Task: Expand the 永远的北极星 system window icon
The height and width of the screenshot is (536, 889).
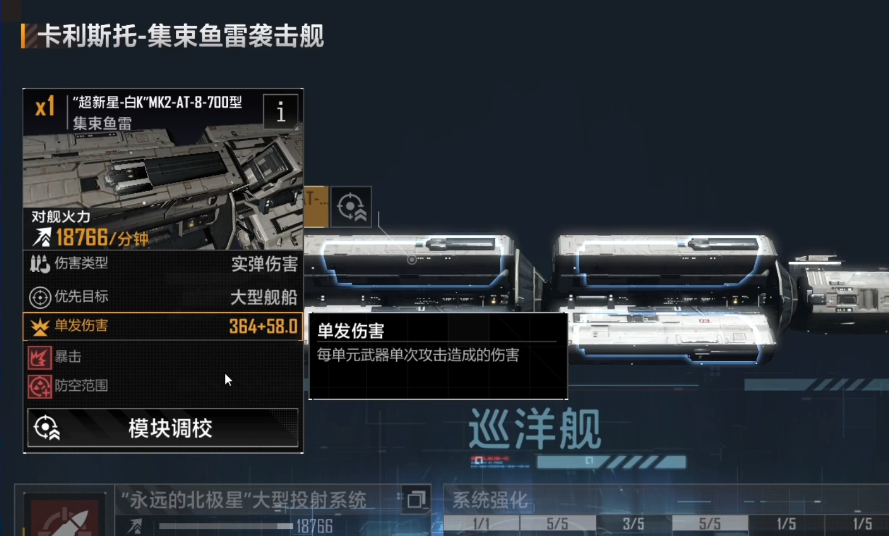Action: (x=415, y=499)
